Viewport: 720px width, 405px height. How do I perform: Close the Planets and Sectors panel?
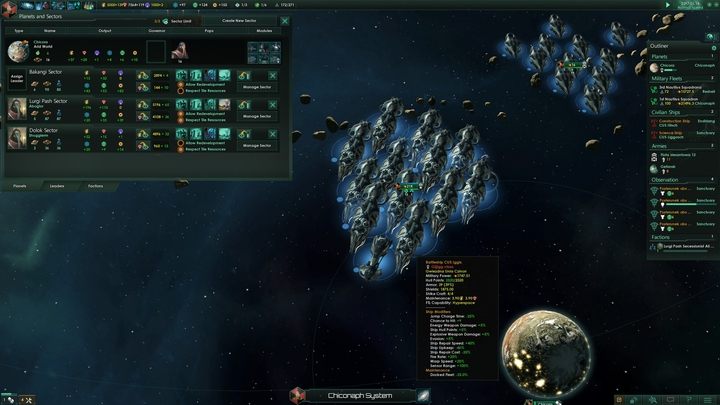(285, 20)
